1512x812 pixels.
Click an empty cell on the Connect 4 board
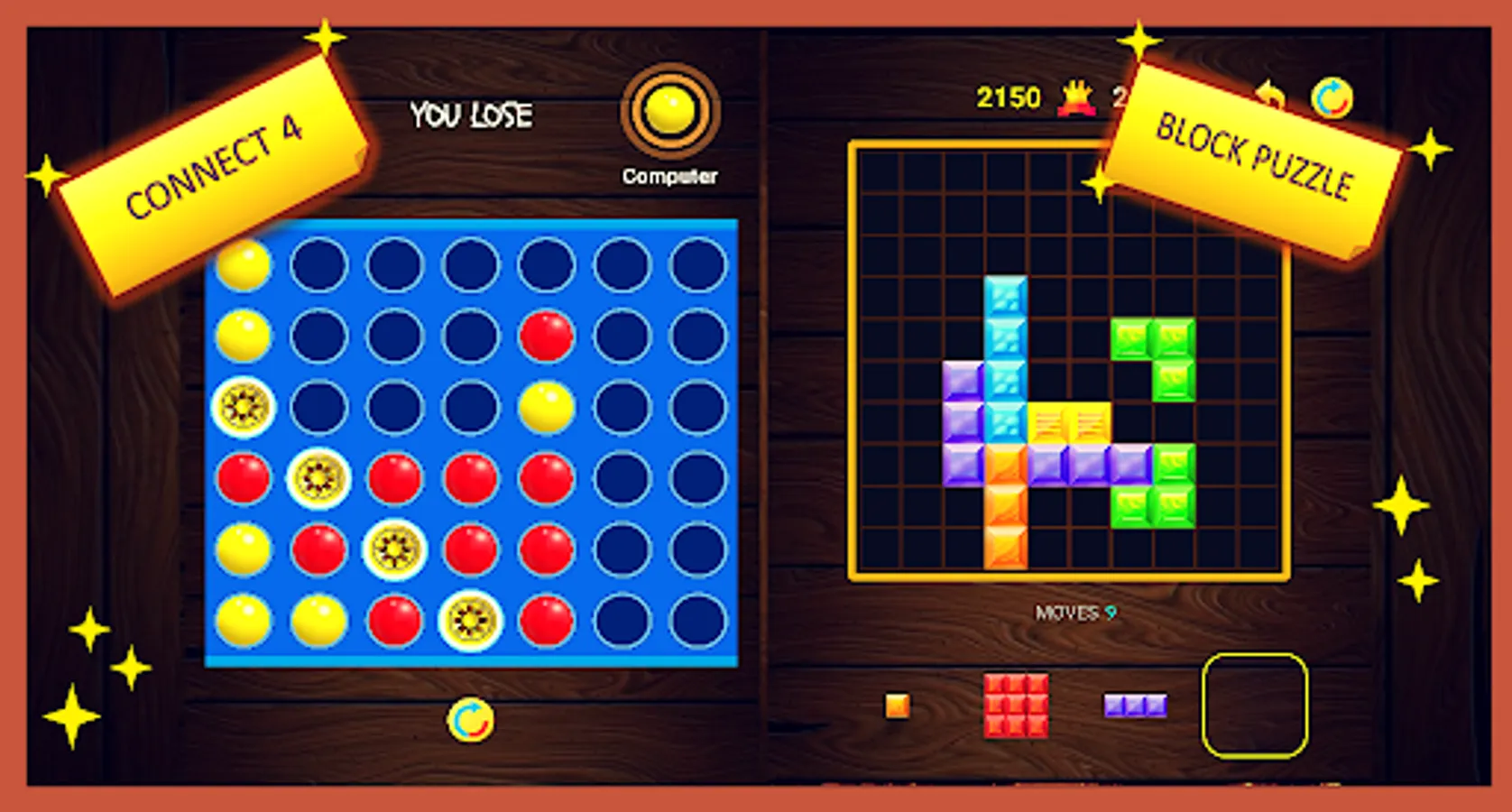point(622,264)
